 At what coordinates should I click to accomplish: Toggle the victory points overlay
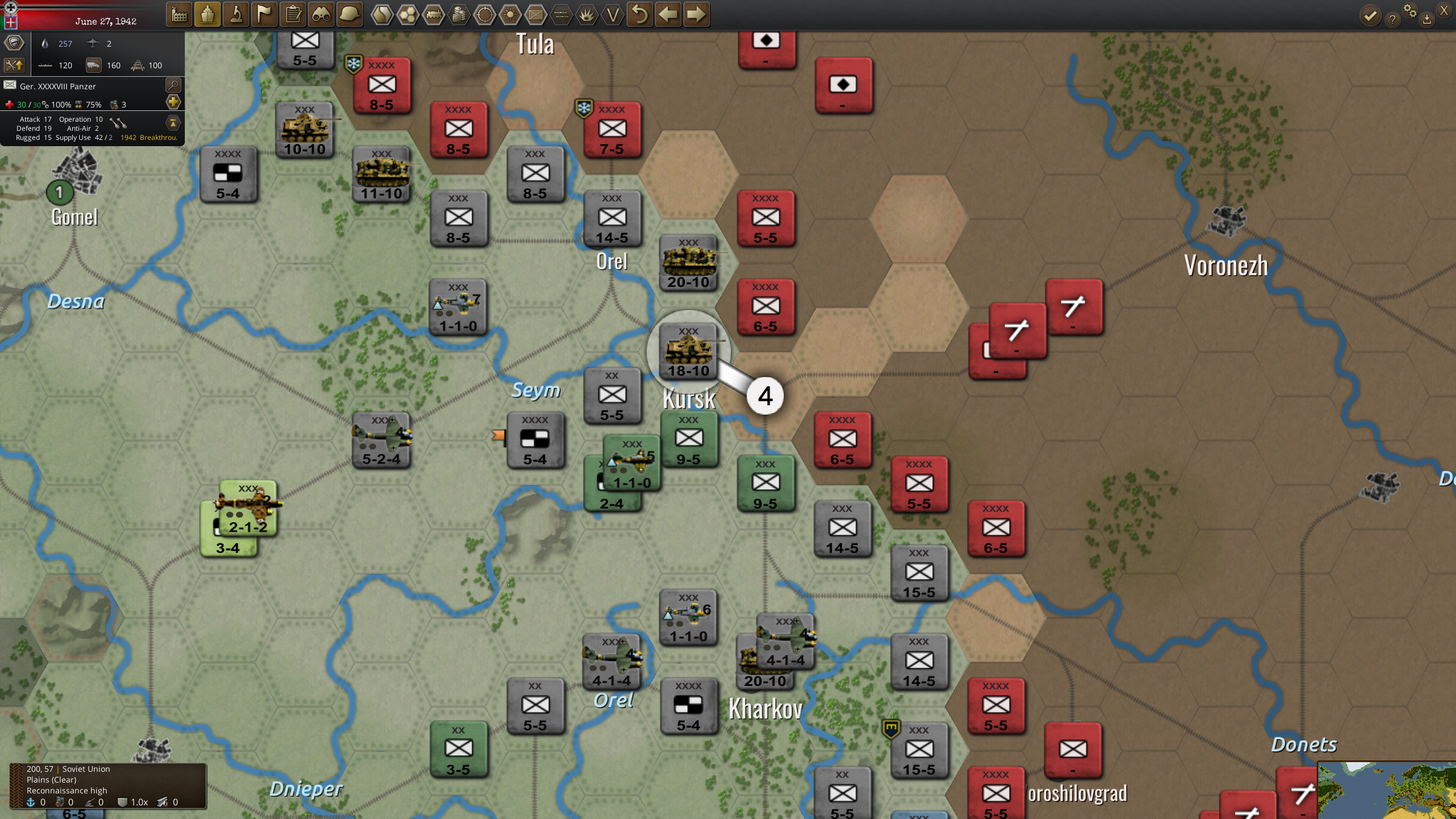coord(614,15)
